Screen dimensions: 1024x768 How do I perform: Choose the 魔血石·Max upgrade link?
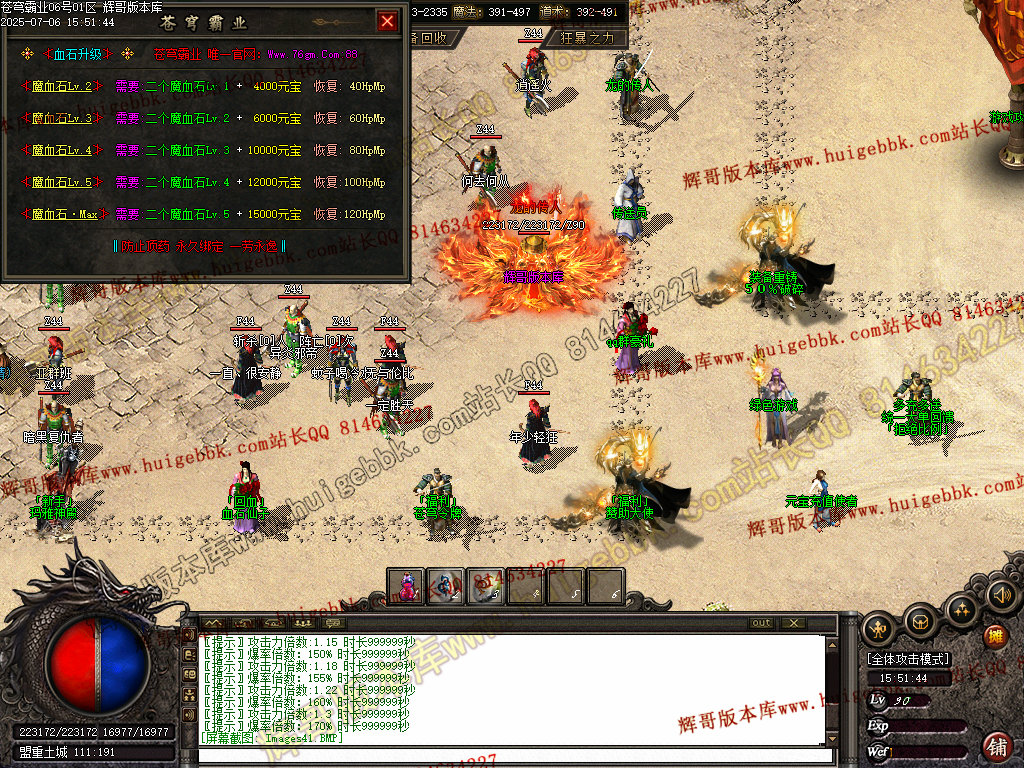(x=66, y=215)
